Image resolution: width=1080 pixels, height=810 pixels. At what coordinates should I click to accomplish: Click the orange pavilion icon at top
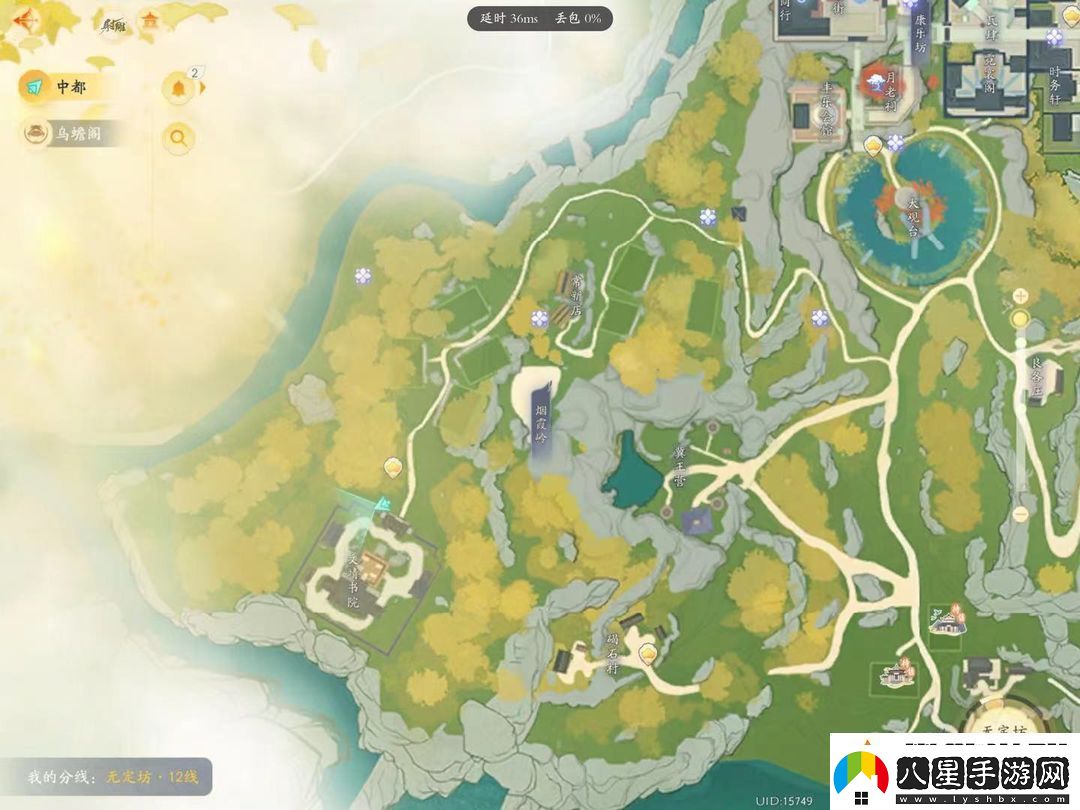click(151, 20)
